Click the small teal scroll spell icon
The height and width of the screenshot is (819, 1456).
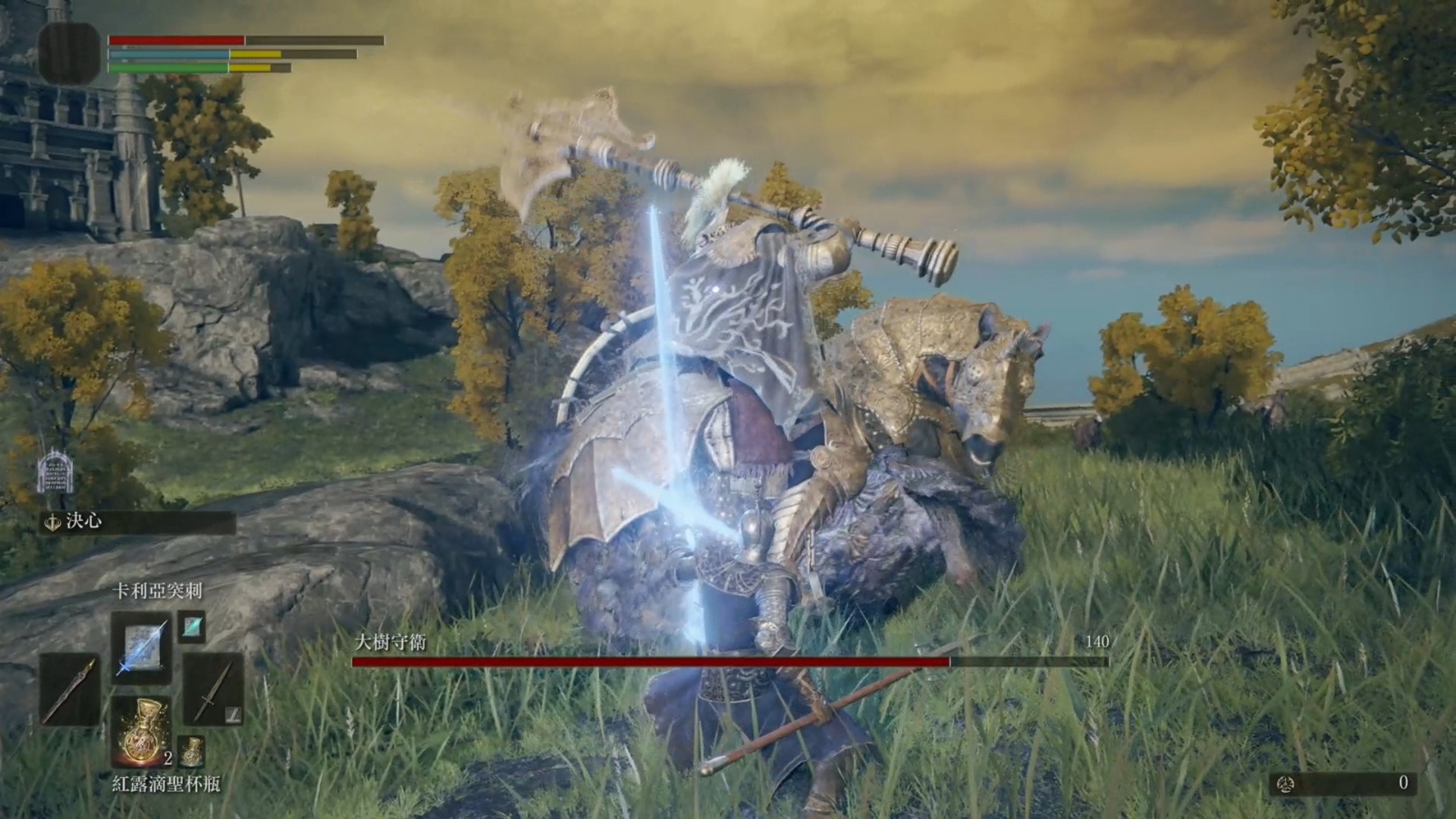(192, 627)
